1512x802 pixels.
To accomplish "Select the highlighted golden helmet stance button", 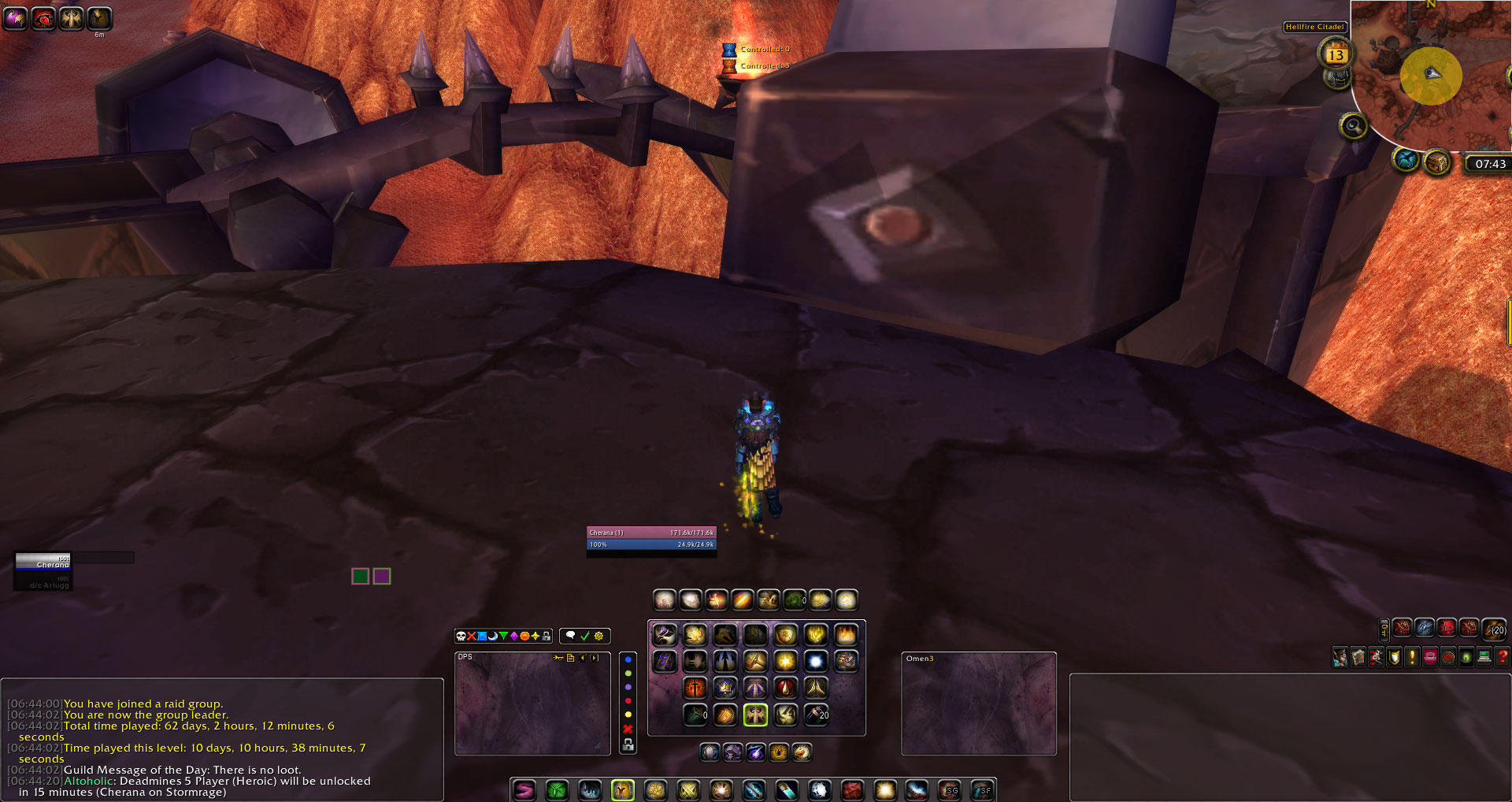I will 622,789.
